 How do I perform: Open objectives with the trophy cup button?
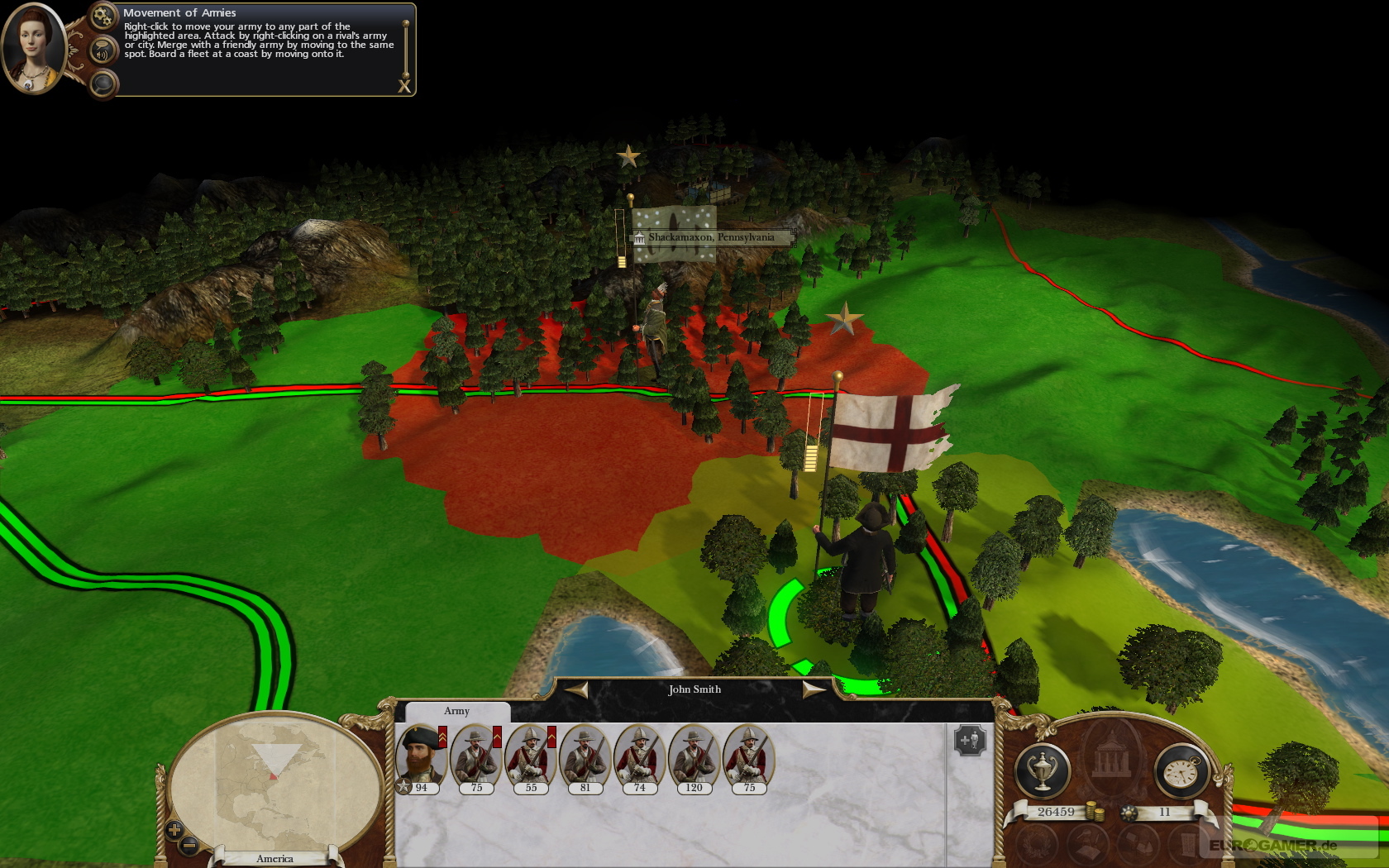click(x=1043, y=771)
